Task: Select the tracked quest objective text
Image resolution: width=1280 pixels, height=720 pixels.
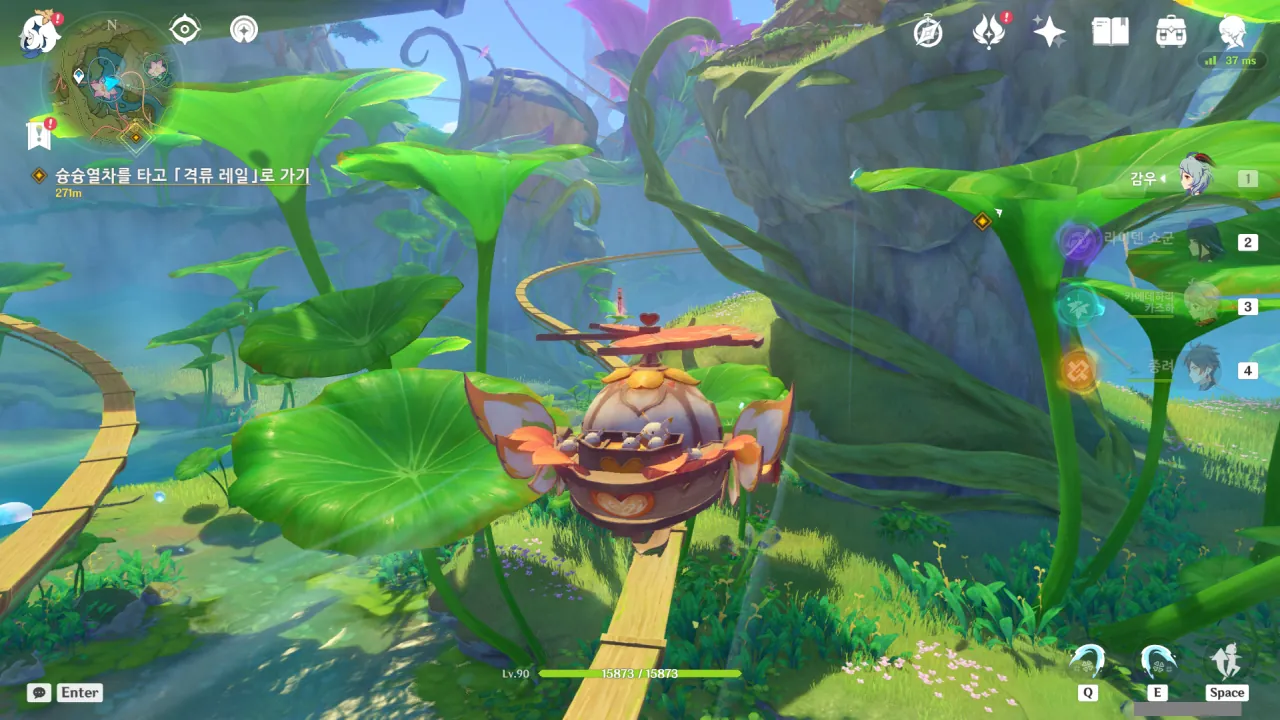Action: coord(182,176)
